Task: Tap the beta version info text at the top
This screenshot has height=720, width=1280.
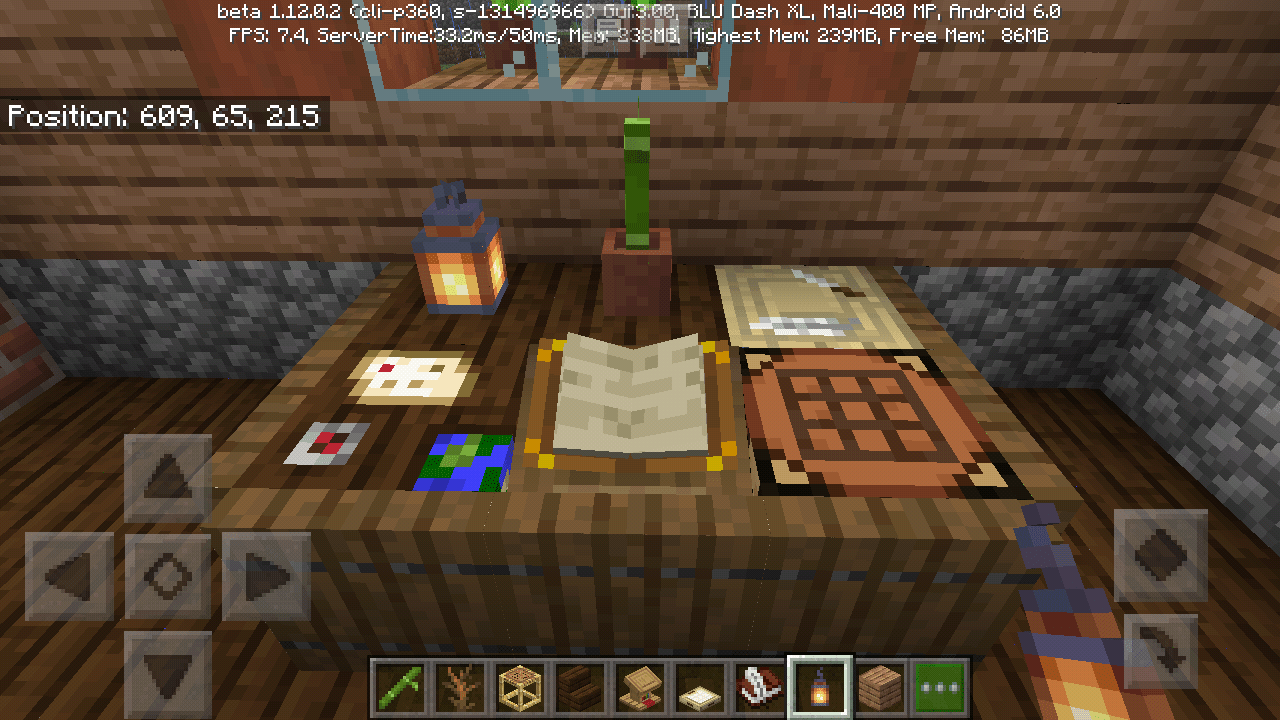Action: [x=640, y=12]
